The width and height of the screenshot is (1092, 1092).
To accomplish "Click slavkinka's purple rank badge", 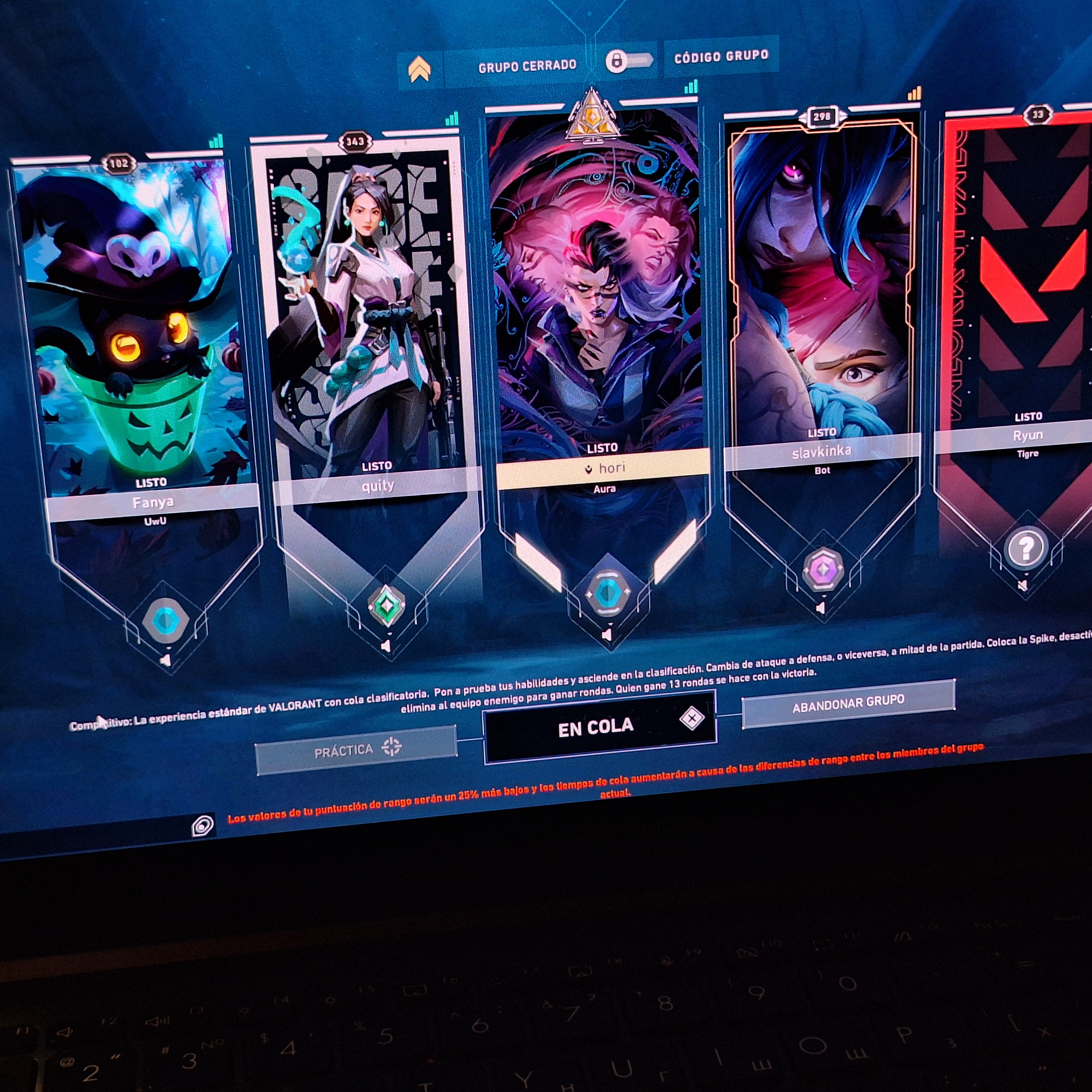I will pos(823,570).
